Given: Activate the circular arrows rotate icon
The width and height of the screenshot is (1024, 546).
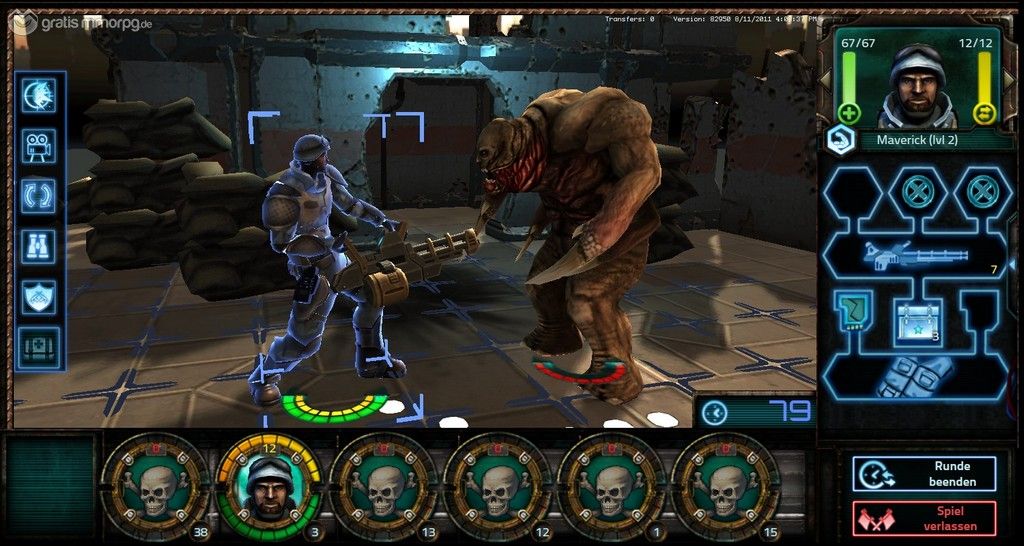Looking at the screenshot, I should (x=40, y=195).
